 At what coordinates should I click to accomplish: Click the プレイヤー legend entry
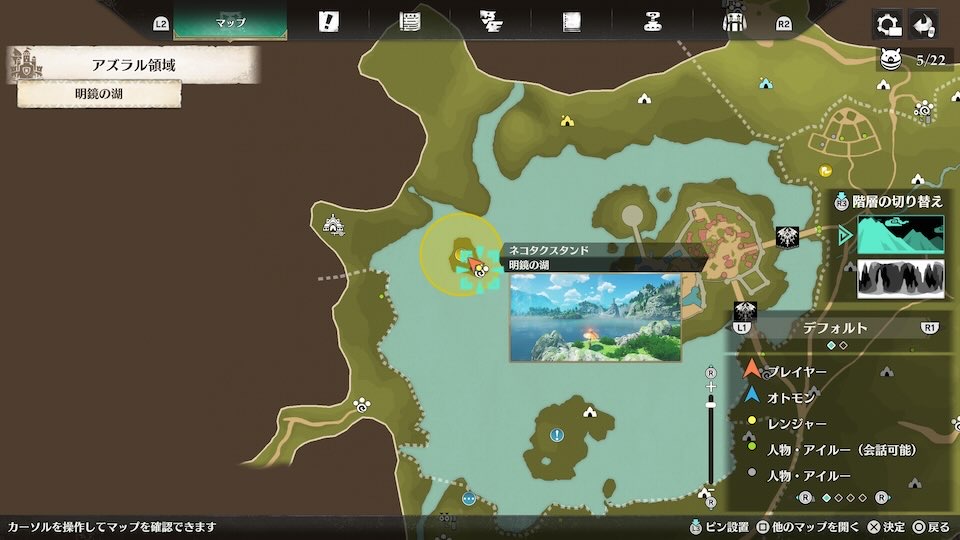[796, 372]
